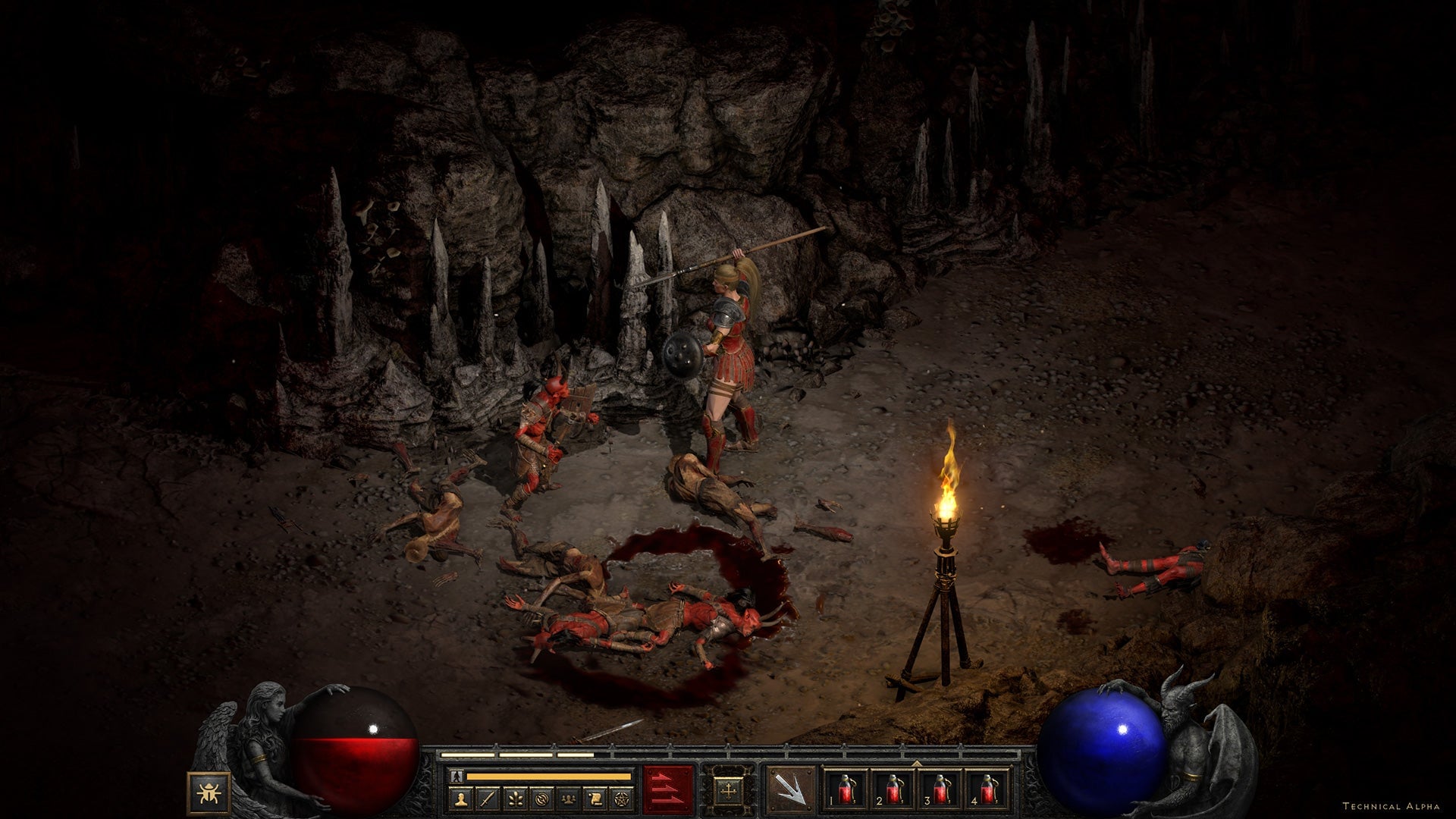Open the inventory (sword icon)
Viewport: 1456px width, 819px height.
click(x=488, y=798)
